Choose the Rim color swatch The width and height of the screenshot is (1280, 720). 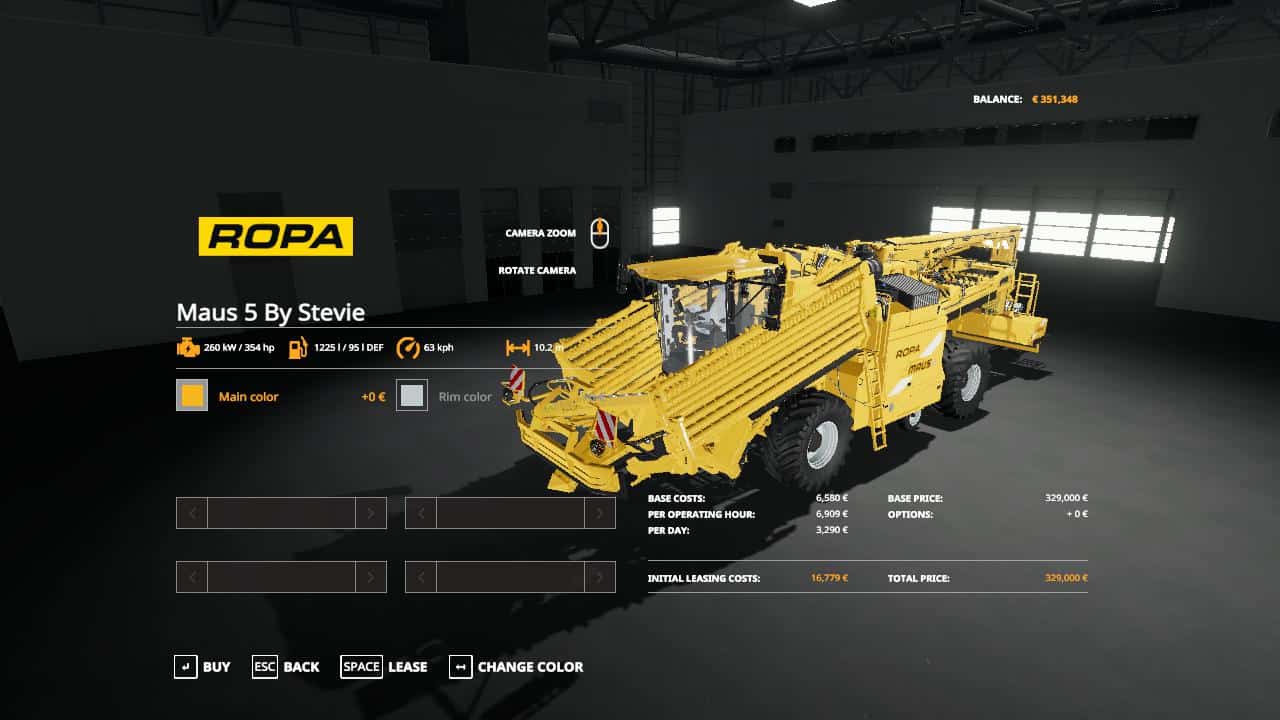(x=412, y=396)
